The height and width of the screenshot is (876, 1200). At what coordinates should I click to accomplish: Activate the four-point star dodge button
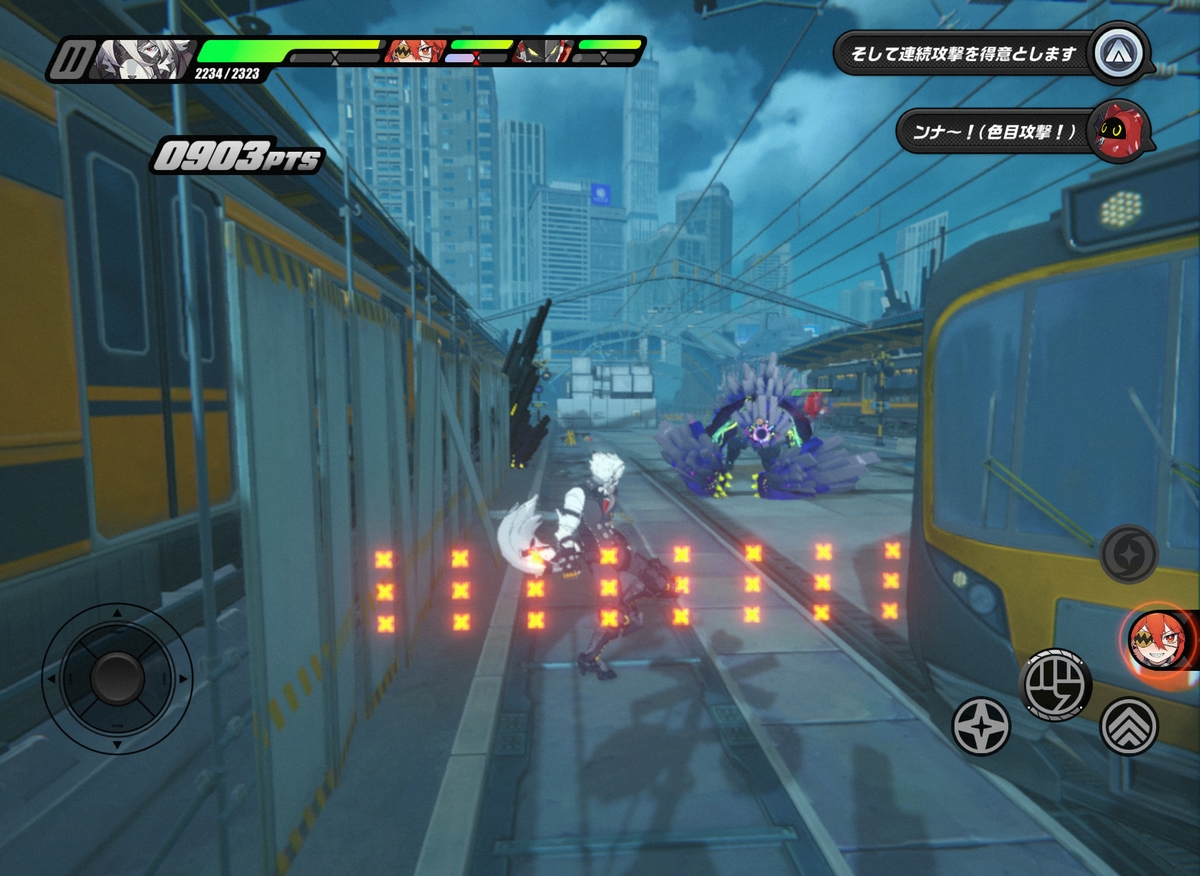coord(980,726)
